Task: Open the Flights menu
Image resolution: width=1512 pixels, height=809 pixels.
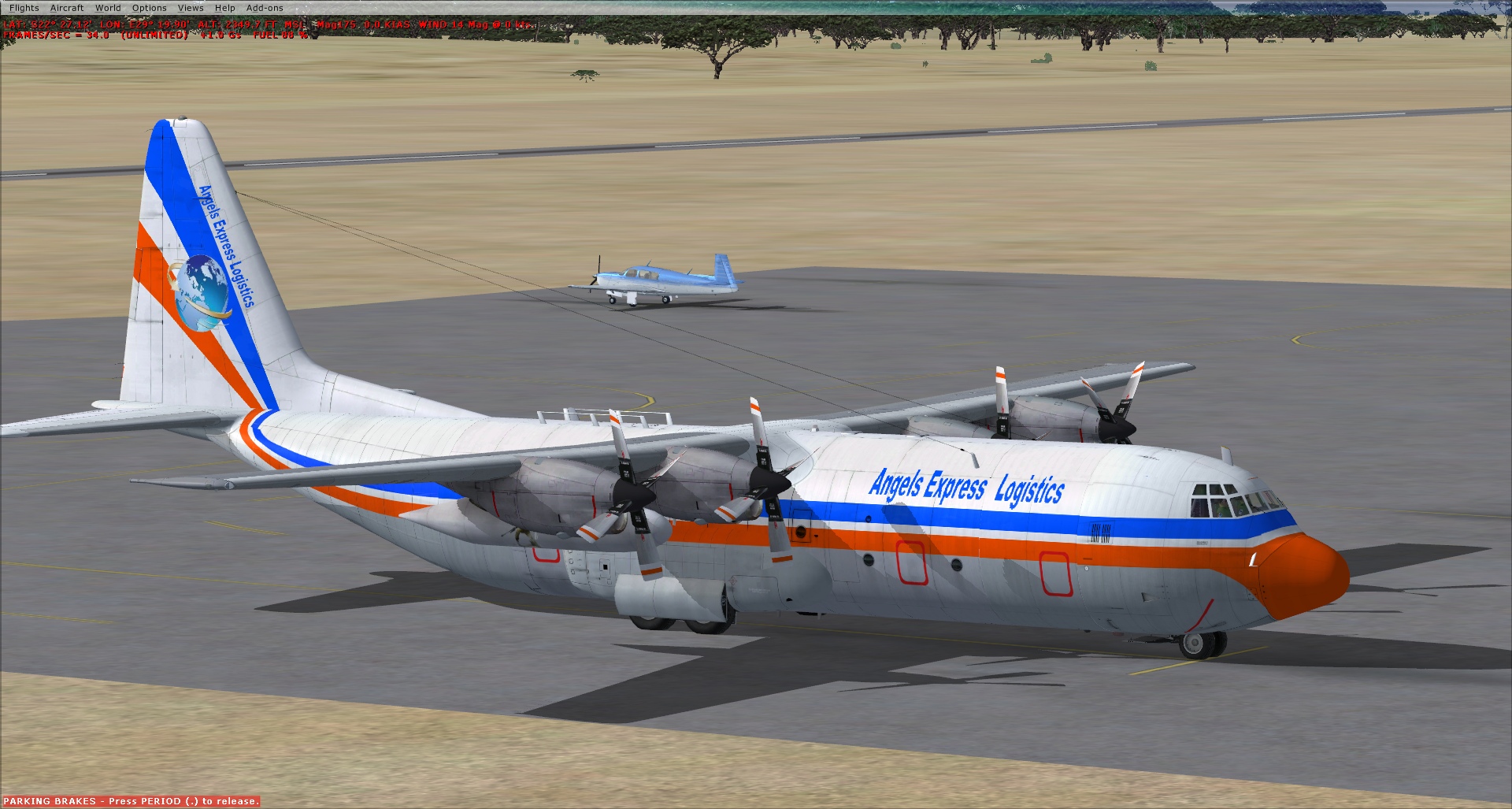Action: click(x=26, y=7)
